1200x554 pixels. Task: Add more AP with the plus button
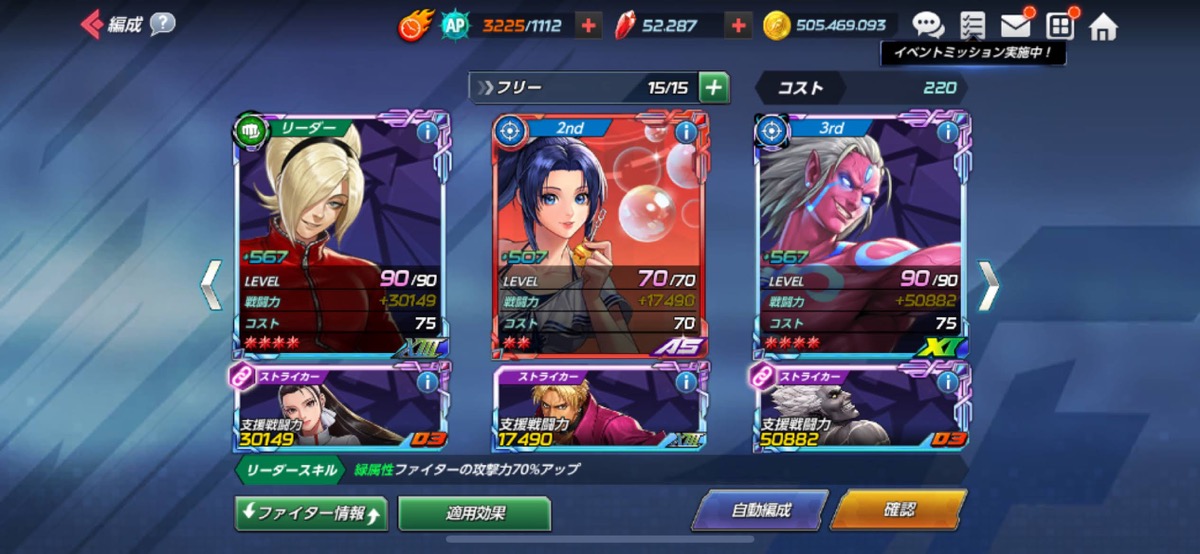point(590,26)
